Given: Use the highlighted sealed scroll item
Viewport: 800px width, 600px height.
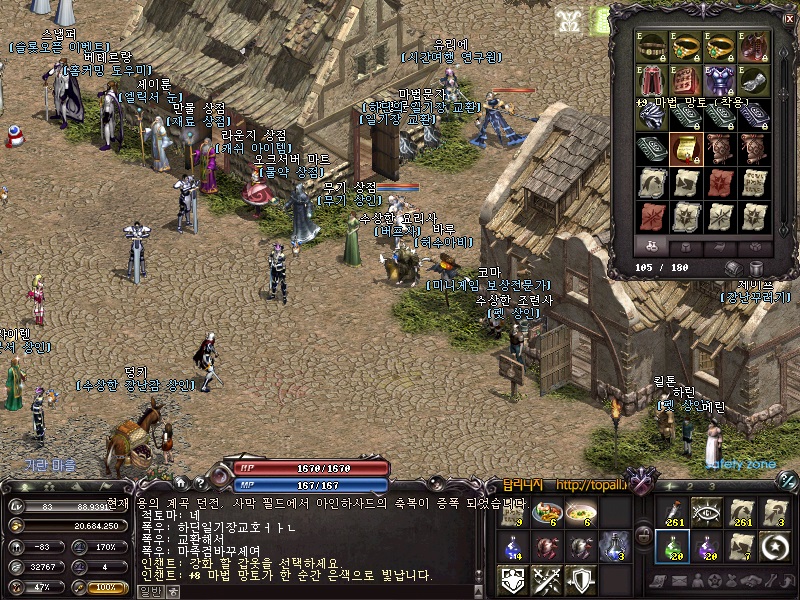Looking at the screenshot, I should click(x=686, y=149).
